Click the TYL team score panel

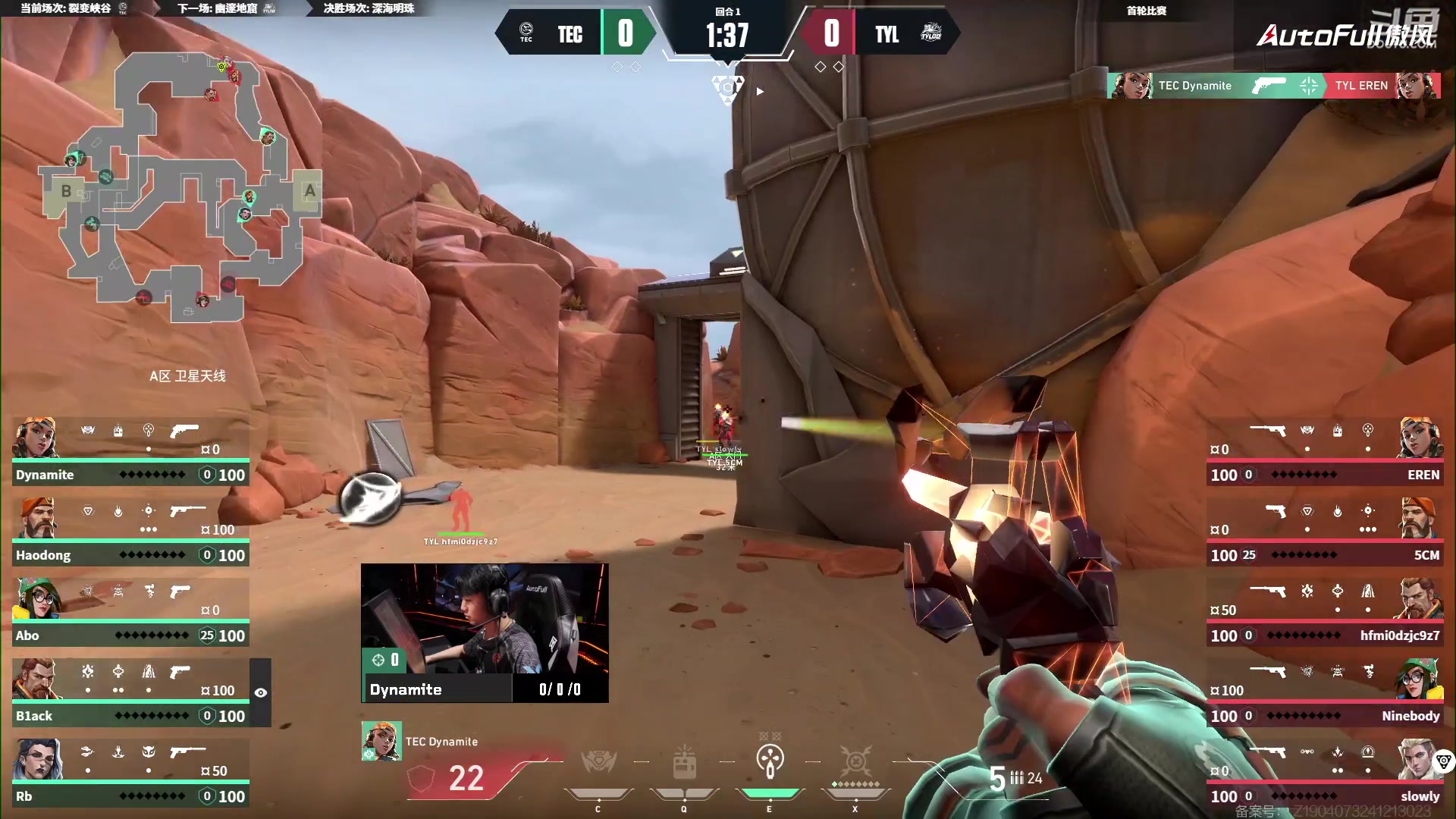click(x=880, y=33)
